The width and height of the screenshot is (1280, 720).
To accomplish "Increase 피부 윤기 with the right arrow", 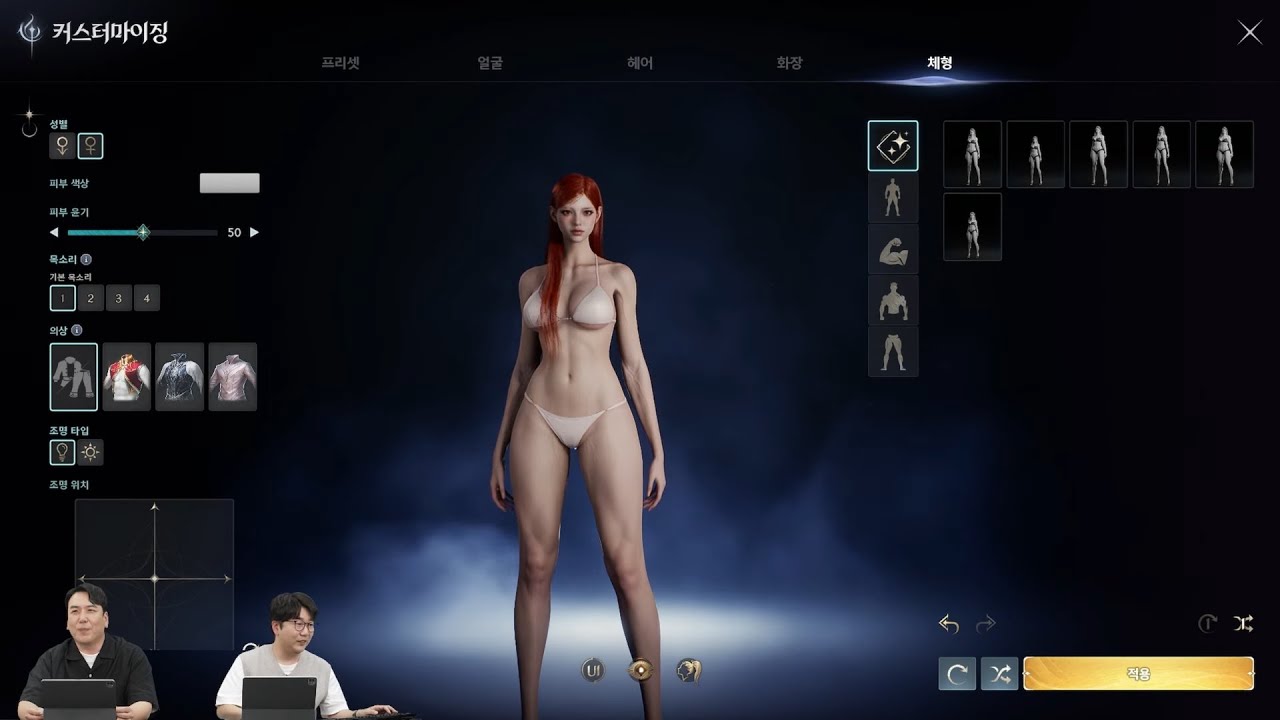I will click(254, 232).
